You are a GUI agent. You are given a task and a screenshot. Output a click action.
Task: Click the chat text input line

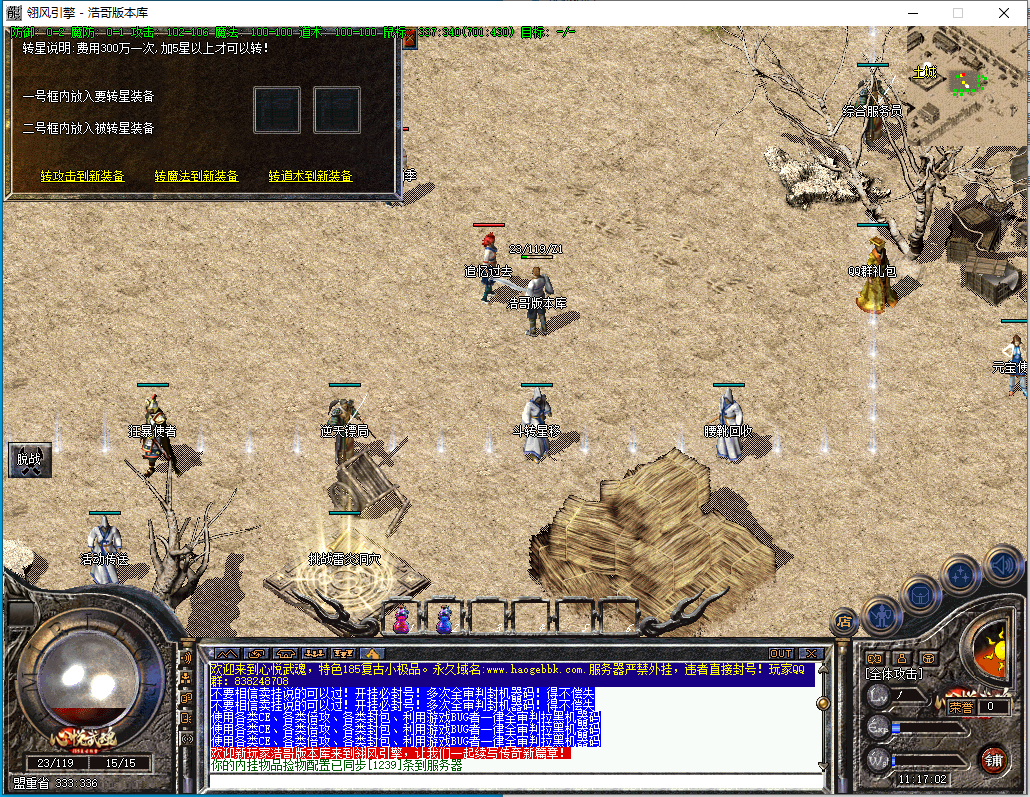pos(510,780)
